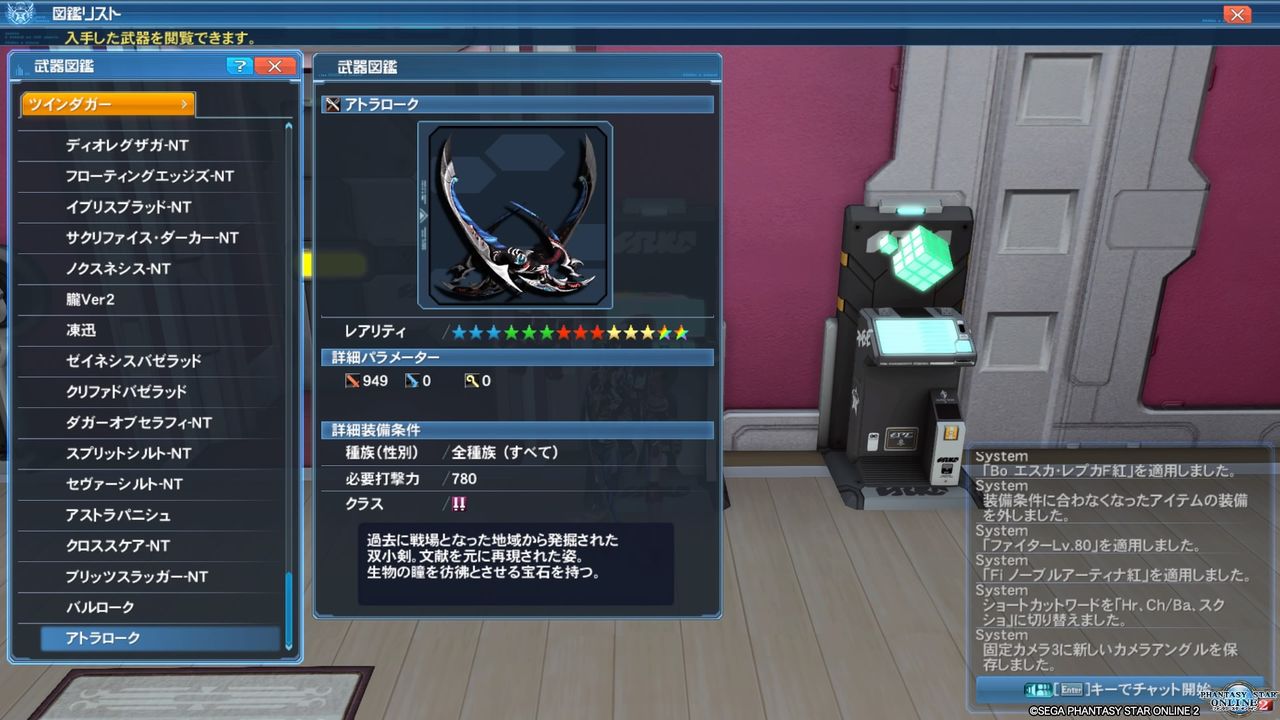This screenshot has height=720, width=1280.
Task: Select the ツインダガー category tab
Action: [107, 103]
